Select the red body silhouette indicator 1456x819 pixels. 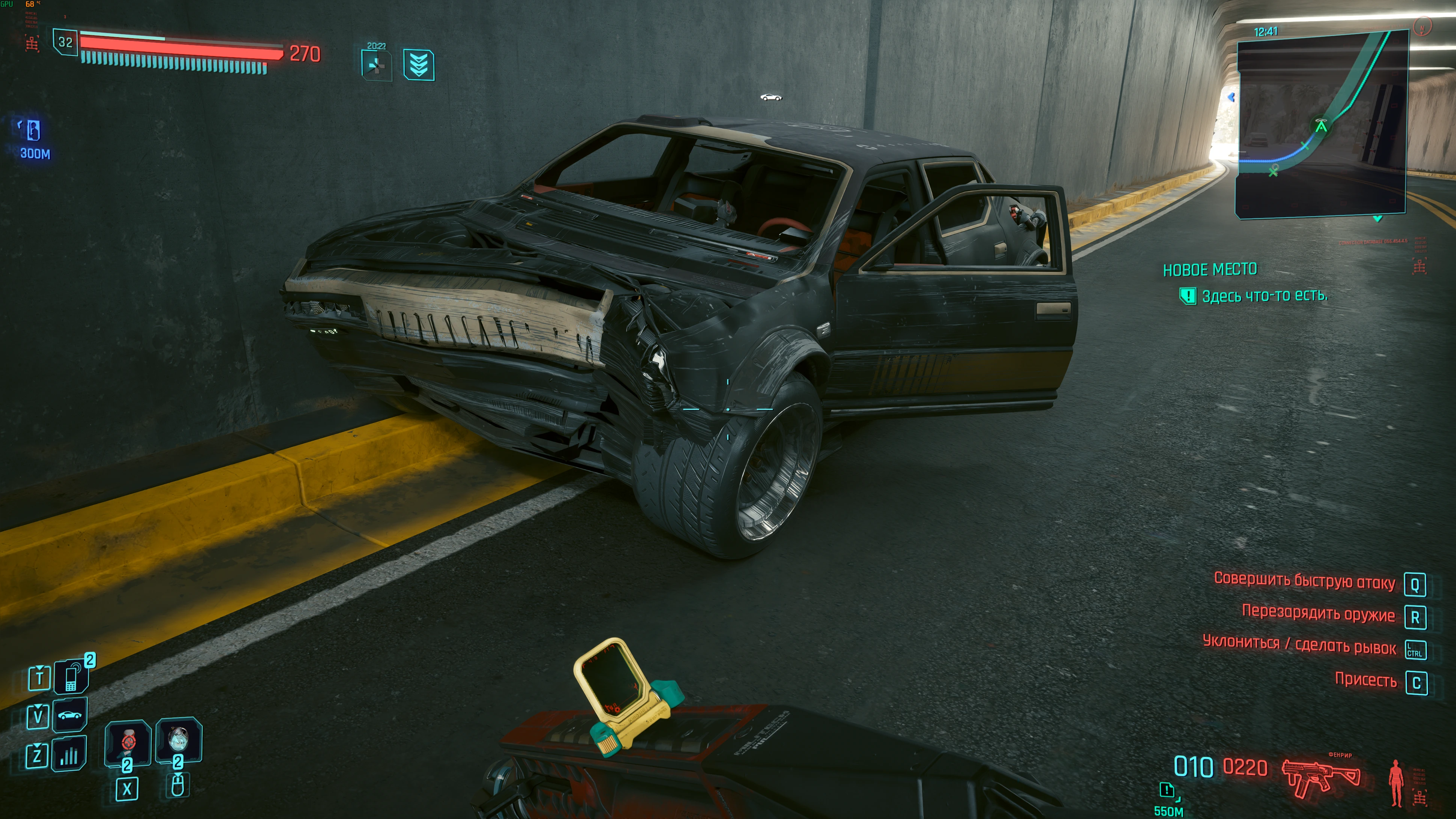pyautogui.click(x=1396, y=782)
